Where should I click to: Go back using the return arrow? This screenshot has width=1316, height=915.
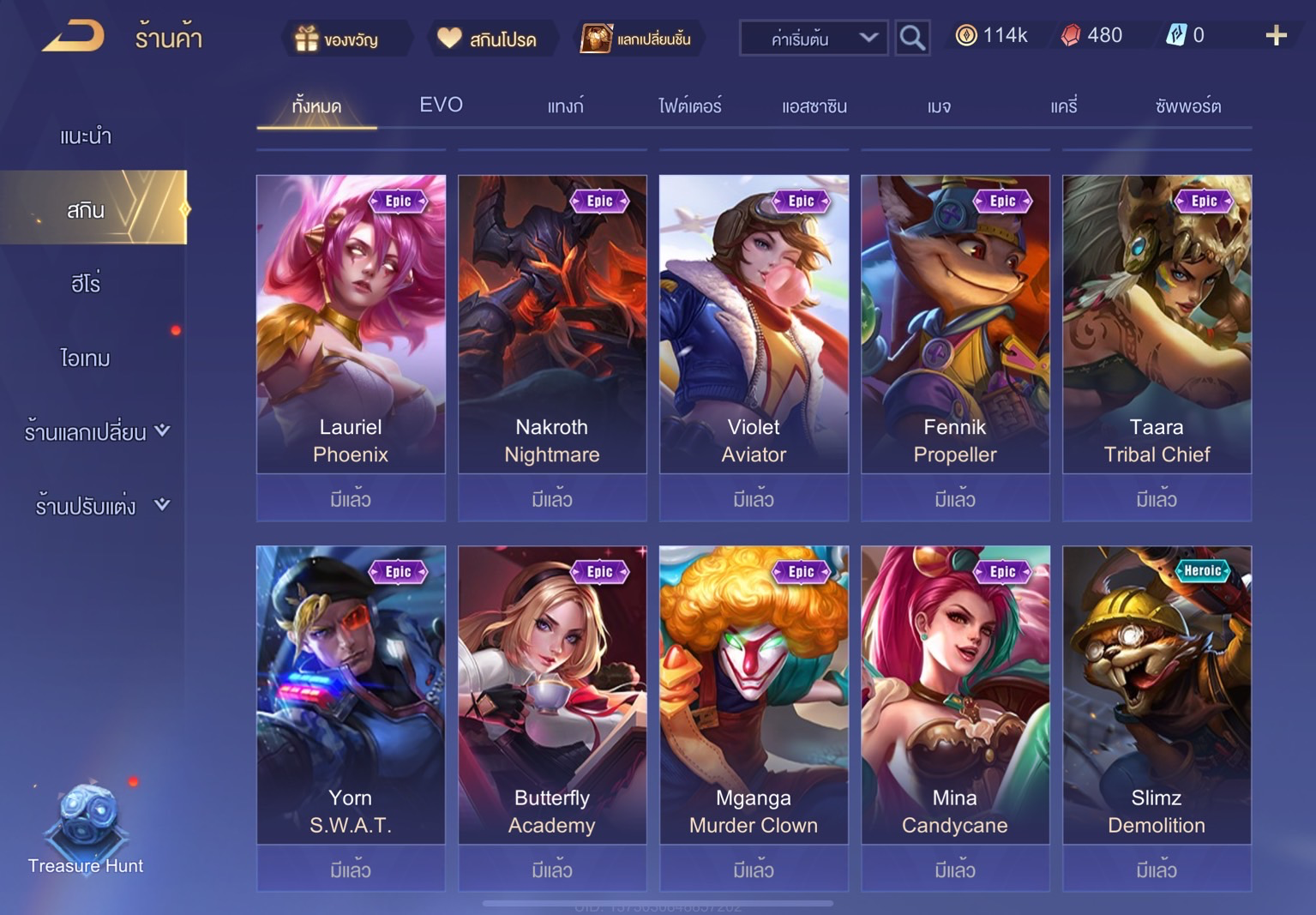click(74, 37)
